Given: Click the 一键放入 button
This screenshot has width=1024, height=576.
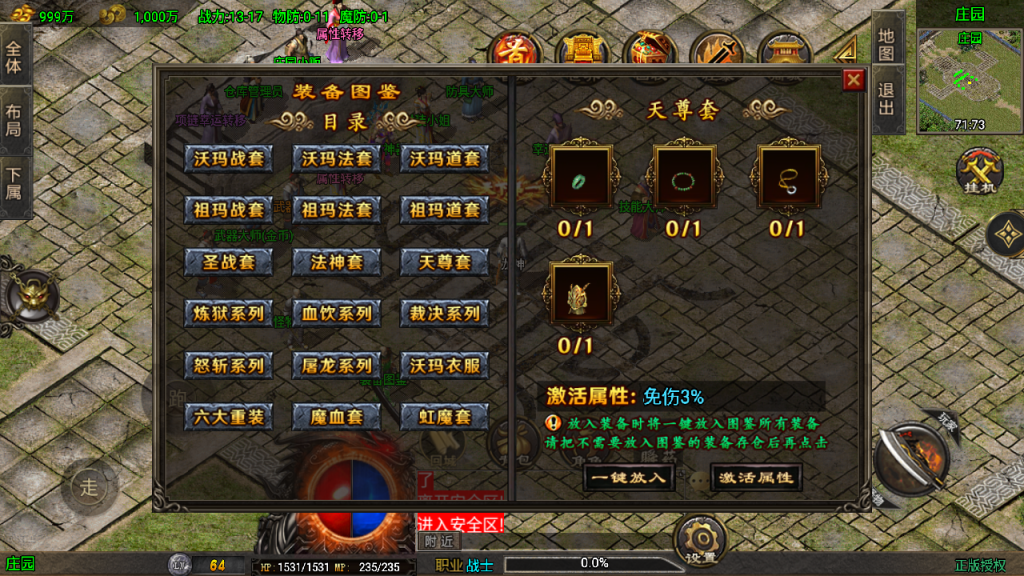Looking at the screenshot, I should [x=627, y=477].
